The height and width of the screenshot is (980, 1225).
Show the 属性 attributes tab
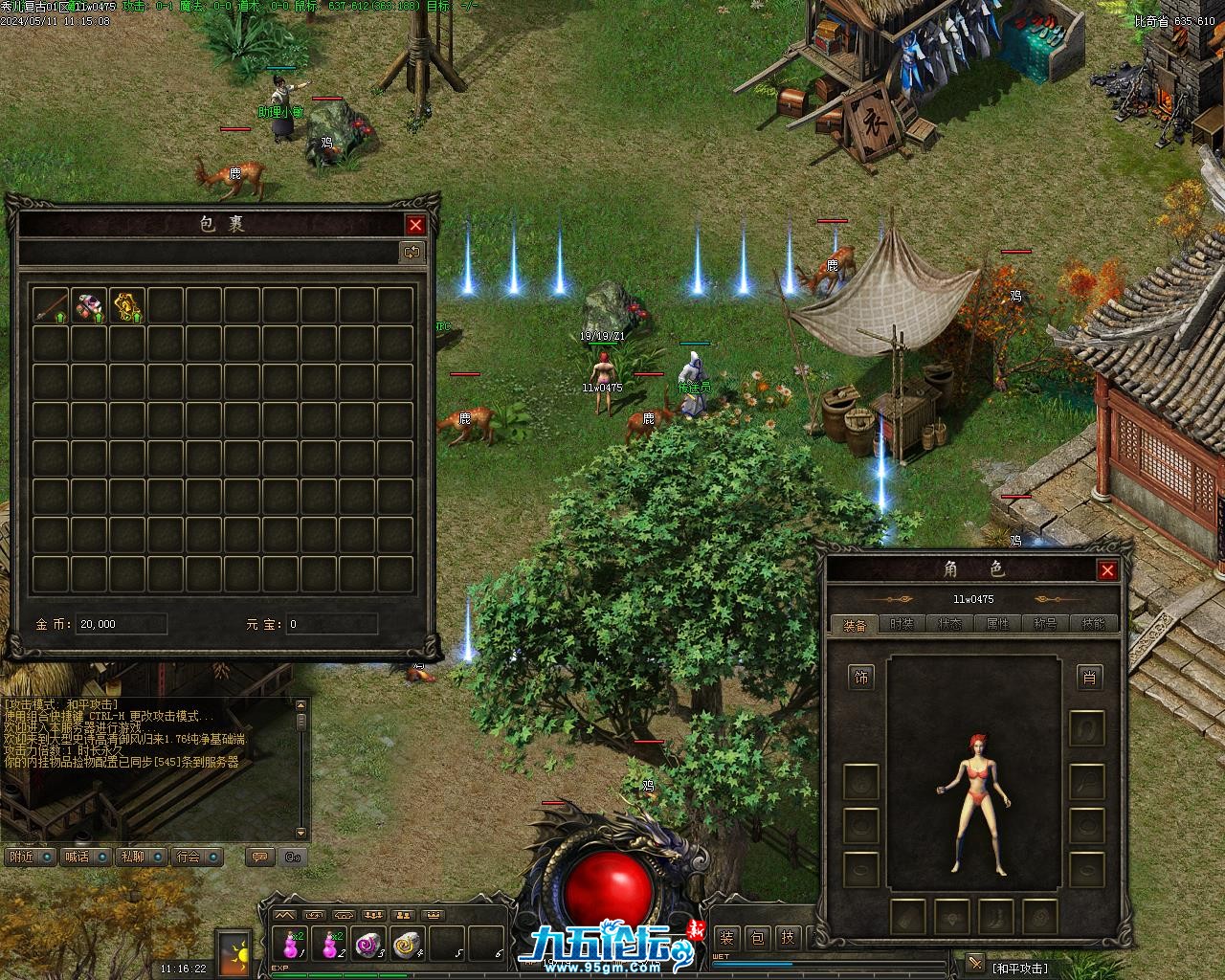997,624
